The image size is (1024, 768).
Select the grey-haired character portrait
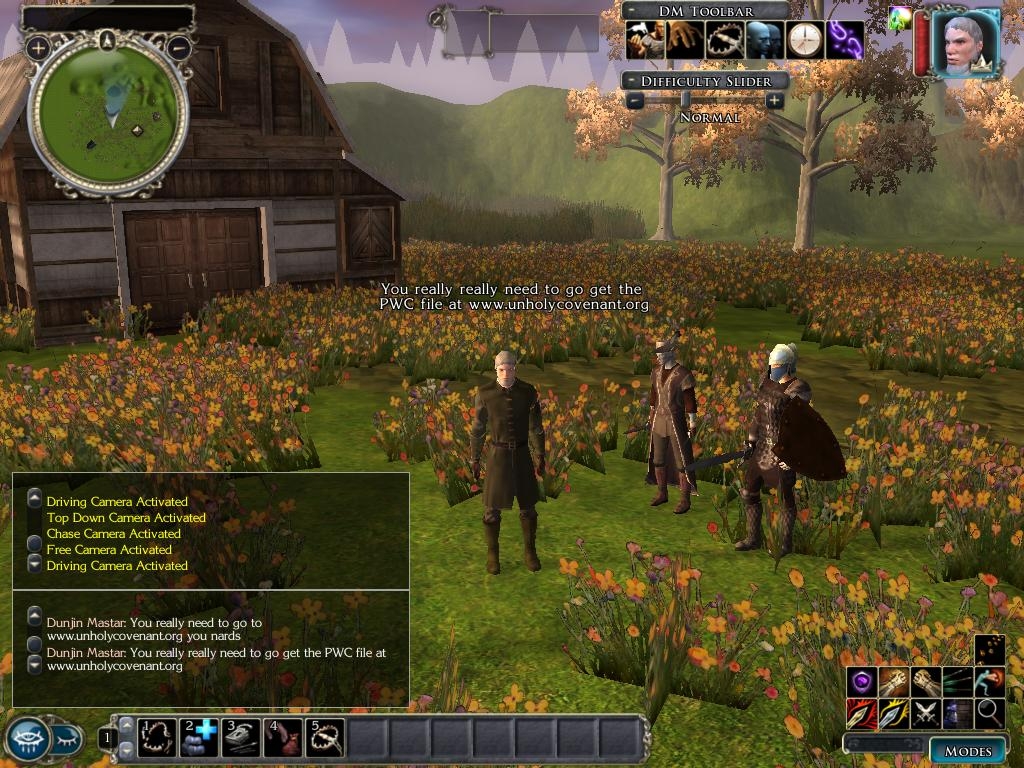[966, 44]
